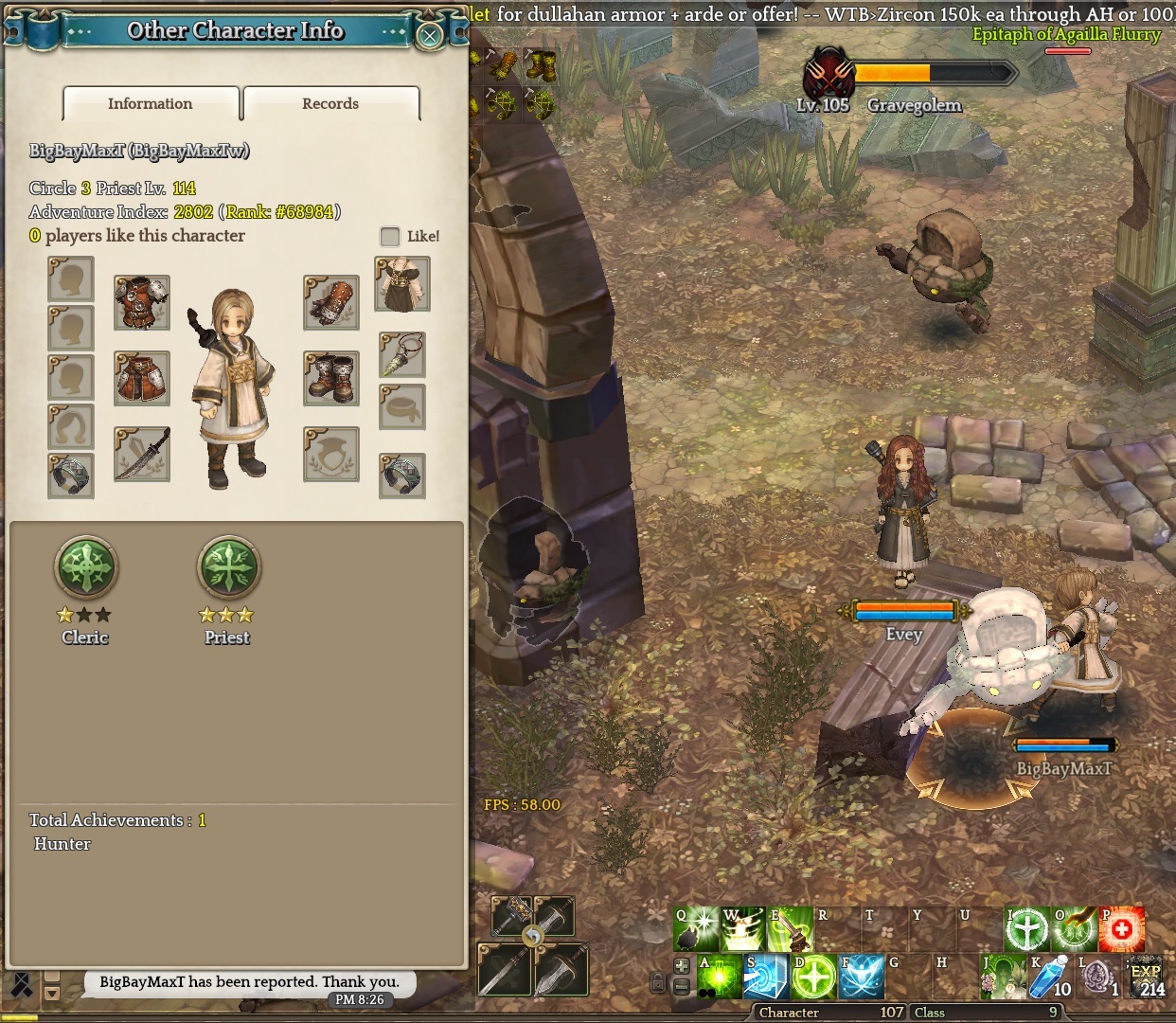Screen dimensions: 1176x1023
Task: Cast the blue winged skill on F
Action: coord(862,977)
